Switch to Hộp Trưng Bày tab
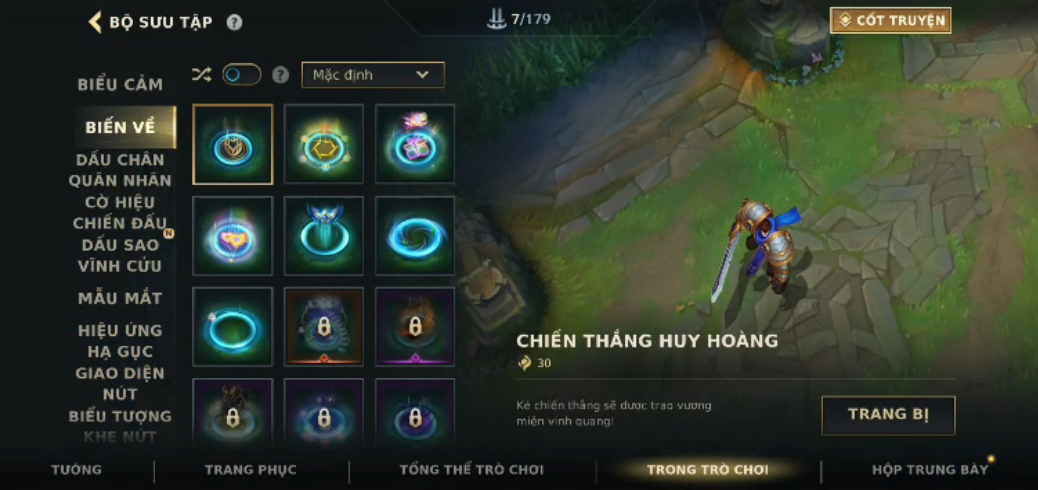The width and height of the screenshot is (1038, 490). [x=929, y=470]
